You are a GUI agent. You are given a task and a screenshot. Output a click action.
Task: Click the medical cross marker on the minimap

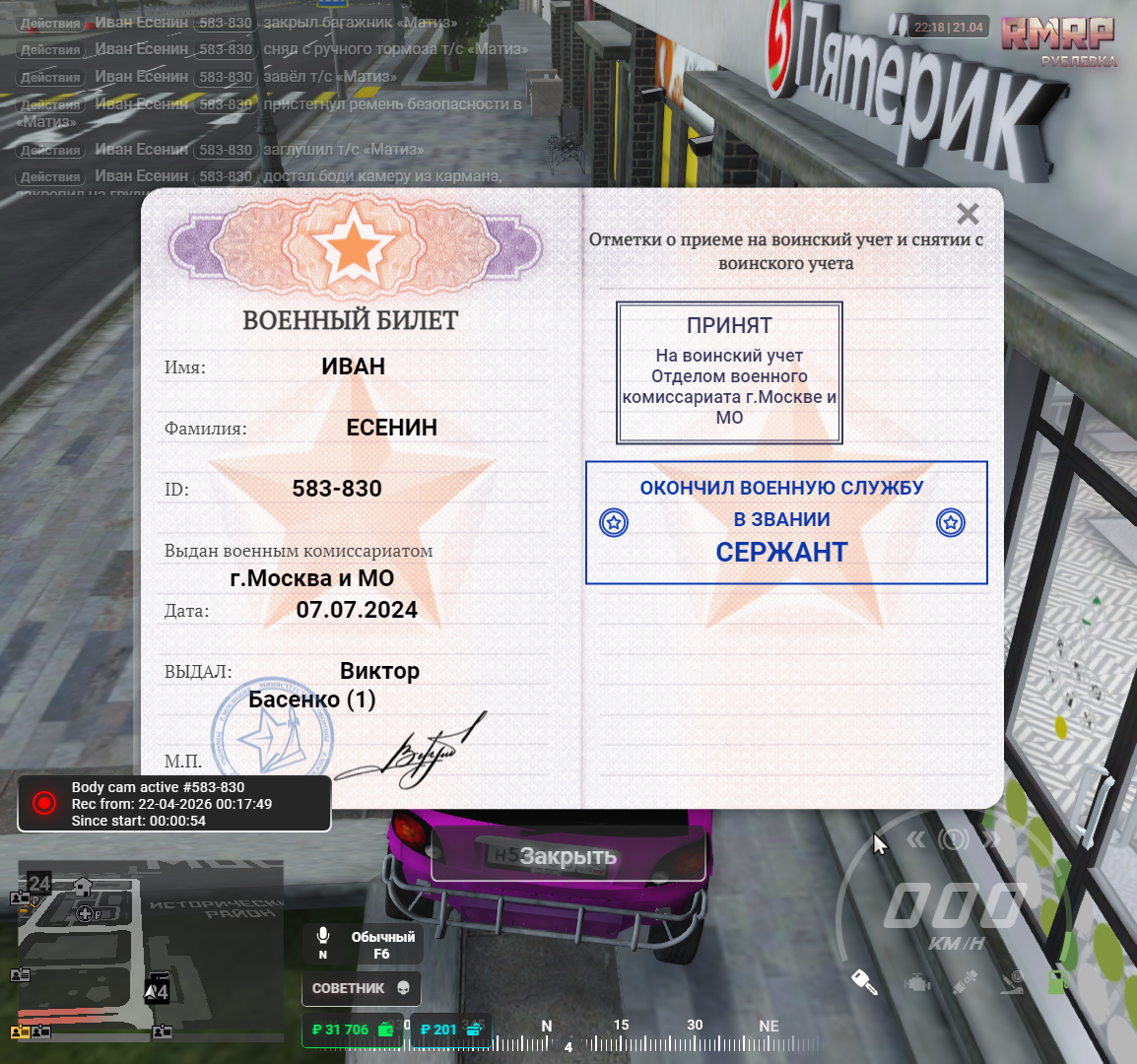85,913
